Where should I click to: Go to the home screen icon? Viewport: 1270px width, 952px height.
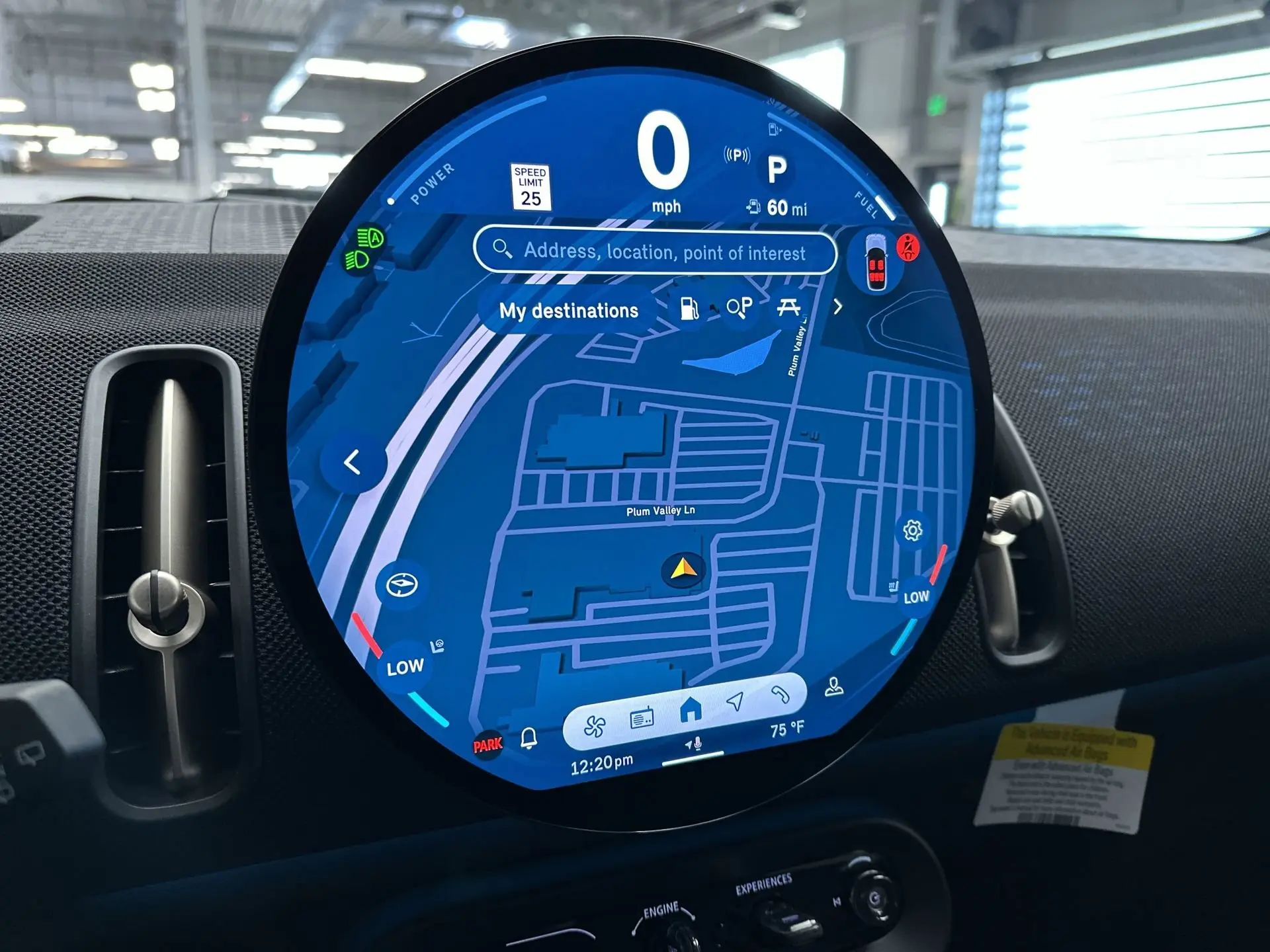(690, 710)
